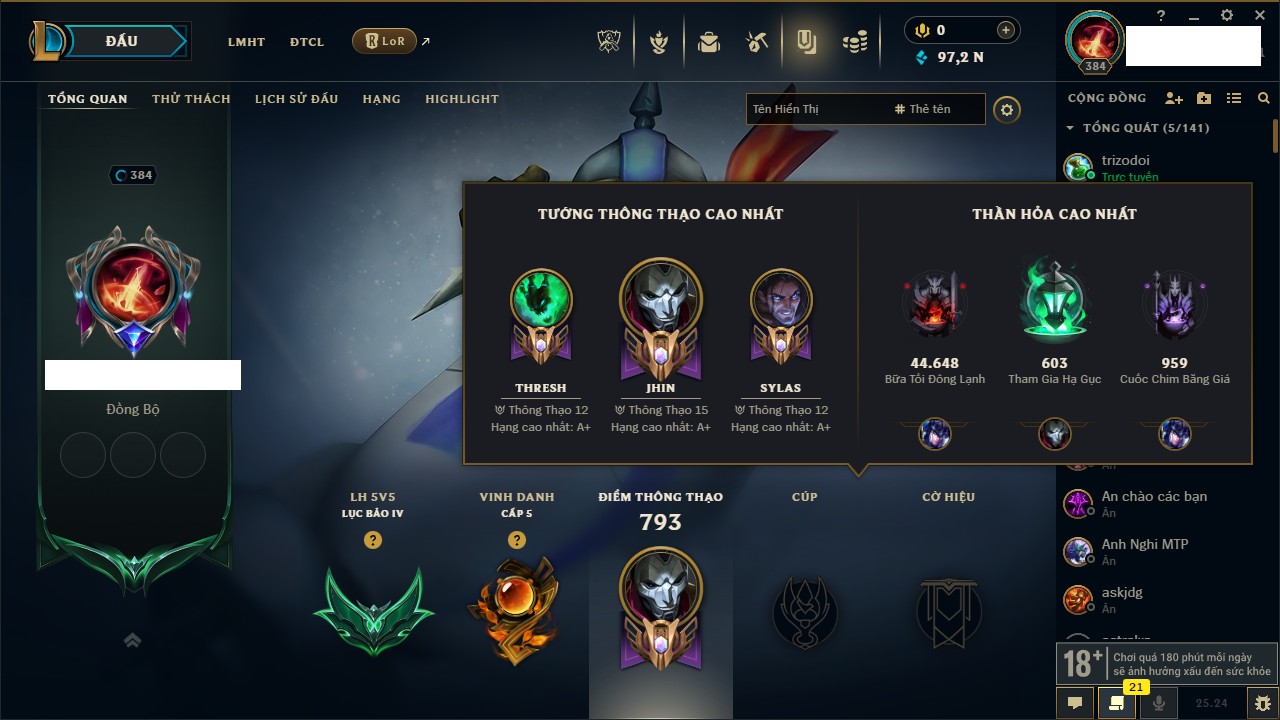
Task: Open the LMHT section
Action: [246, 42]
